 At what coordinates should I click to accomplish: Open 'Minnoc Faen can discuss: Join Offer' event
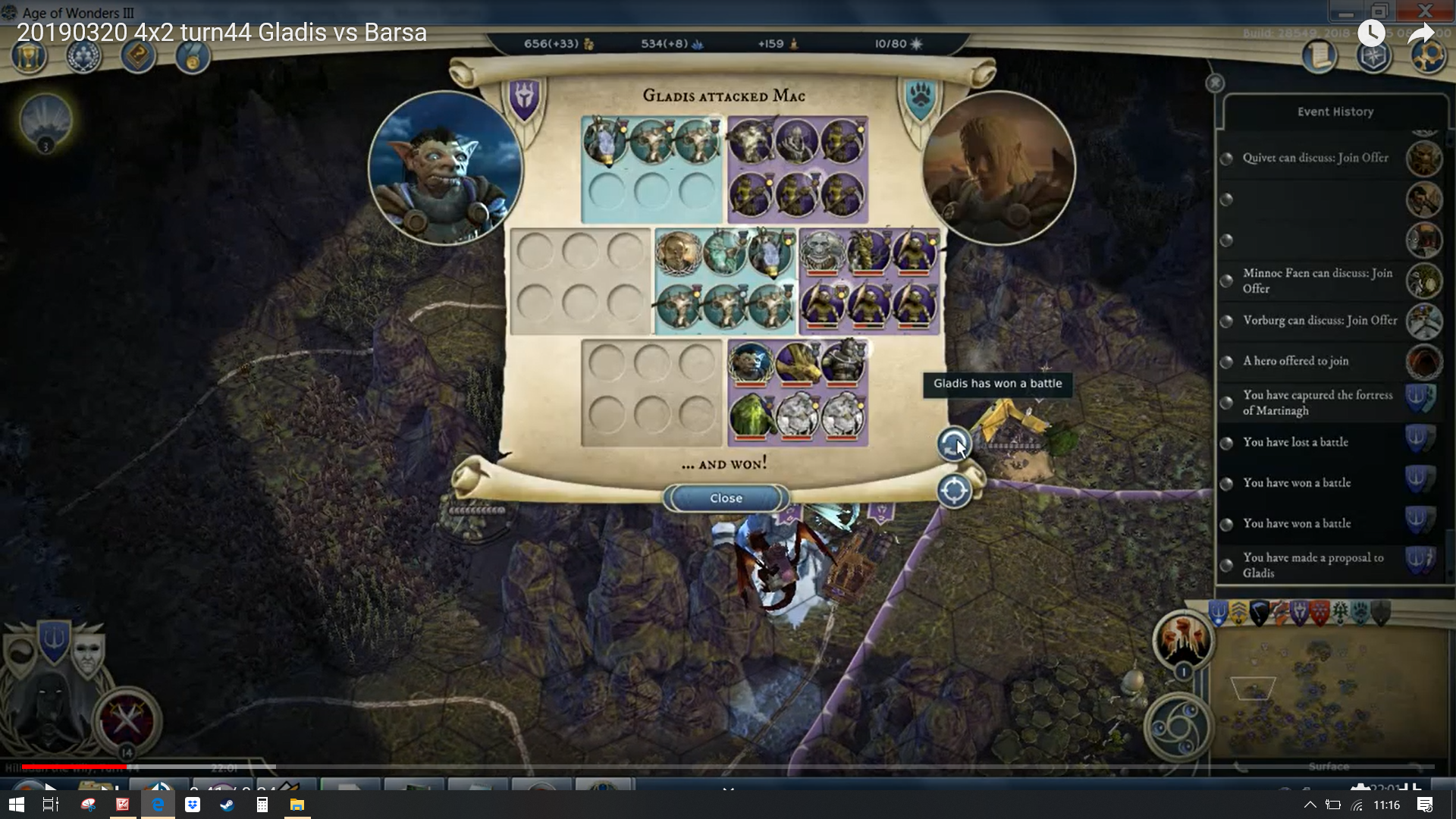point(1317,281)
